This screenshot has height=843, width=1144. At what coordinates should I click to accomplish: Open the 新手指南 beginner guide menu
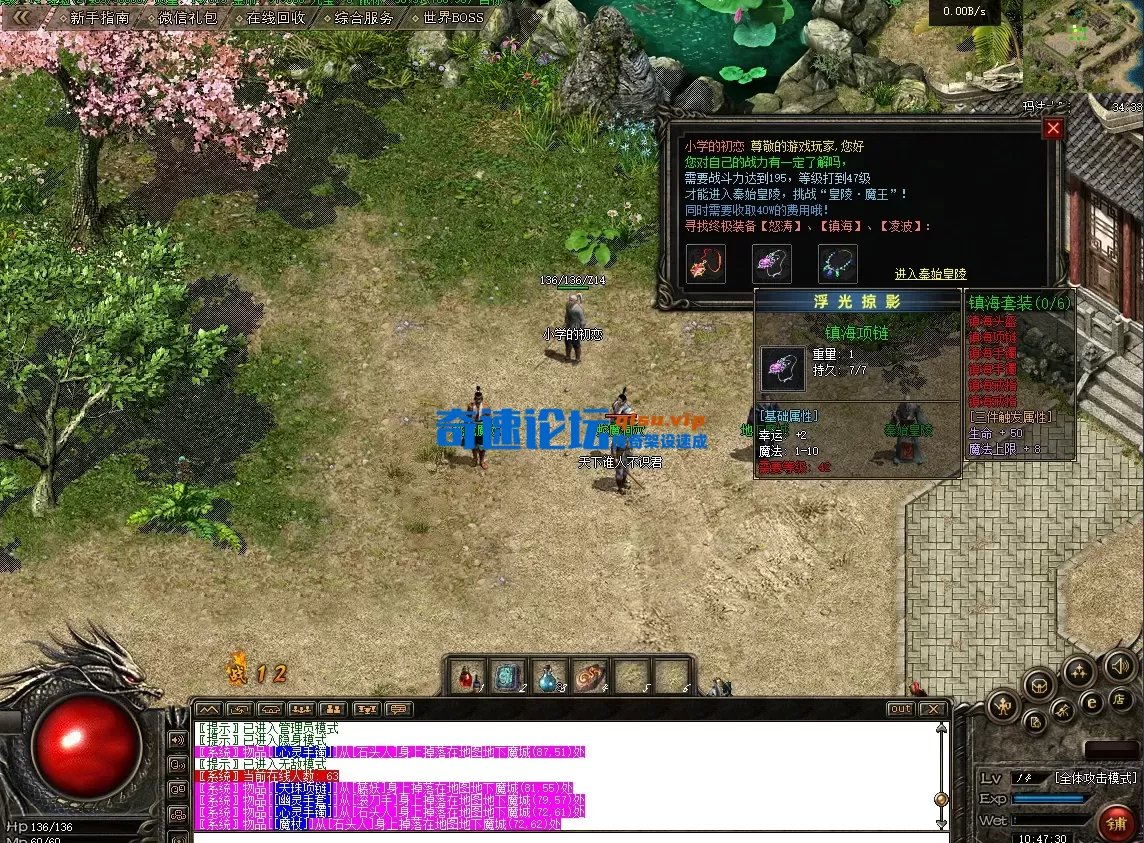[101, 18]
